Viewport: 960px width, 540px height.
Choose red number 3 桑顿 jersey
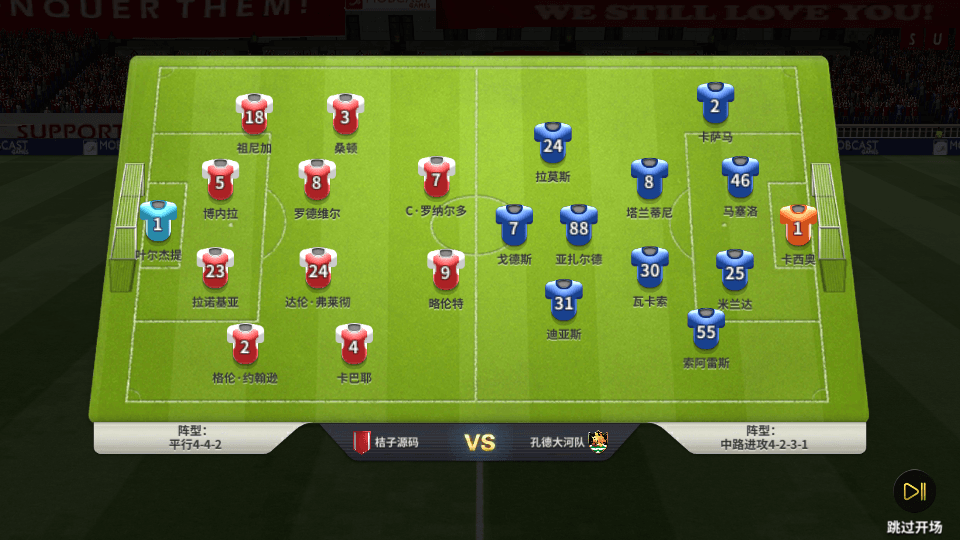click(345, 116)
